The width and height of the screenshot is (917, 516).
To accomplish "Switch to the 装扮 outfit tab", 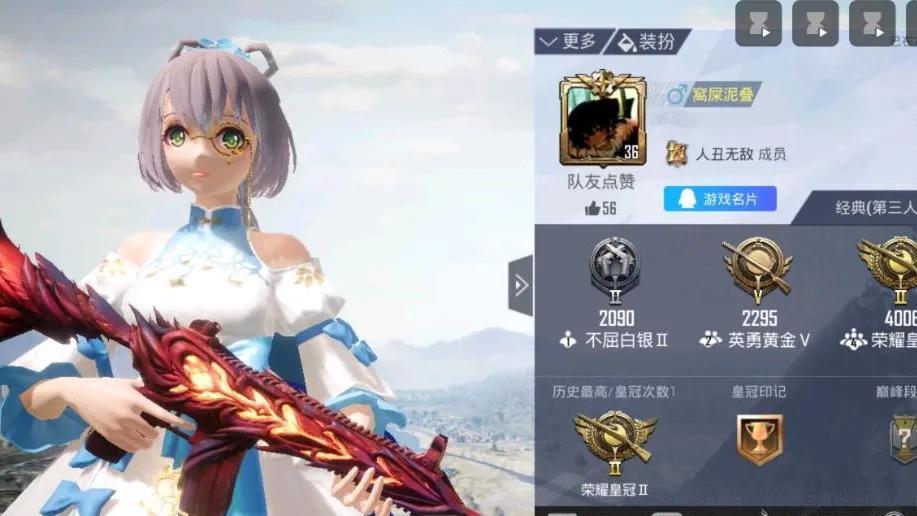I will [652, 42].
